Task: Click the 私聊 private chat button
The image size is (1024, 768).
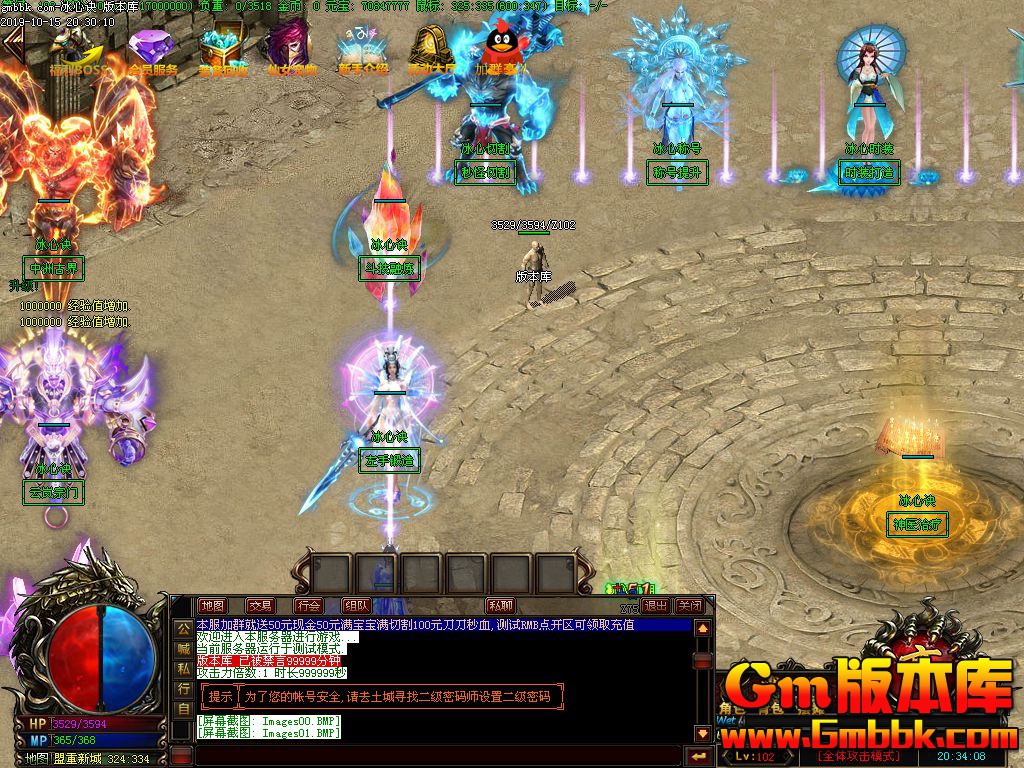Action: point(501,605)
